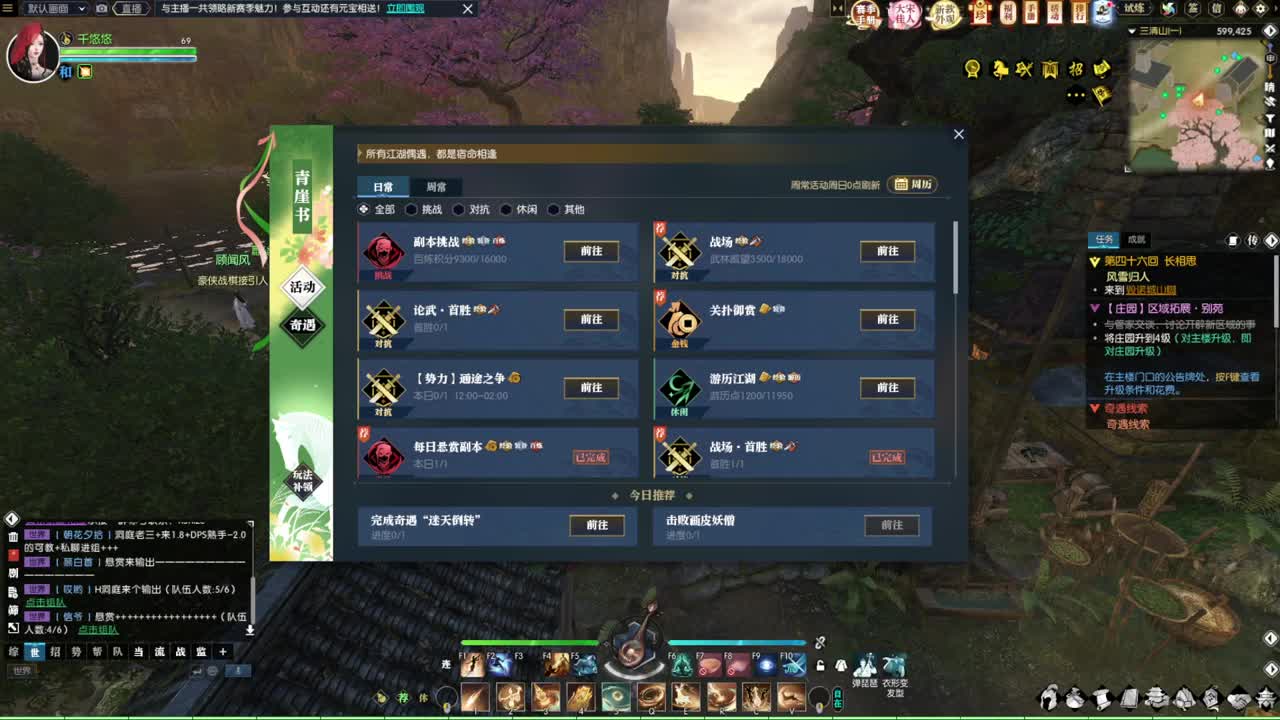The height and width of the screenshot is (720, 1280).
Task: Select the 休闲 filter radio button
Action: pos(505,209)
